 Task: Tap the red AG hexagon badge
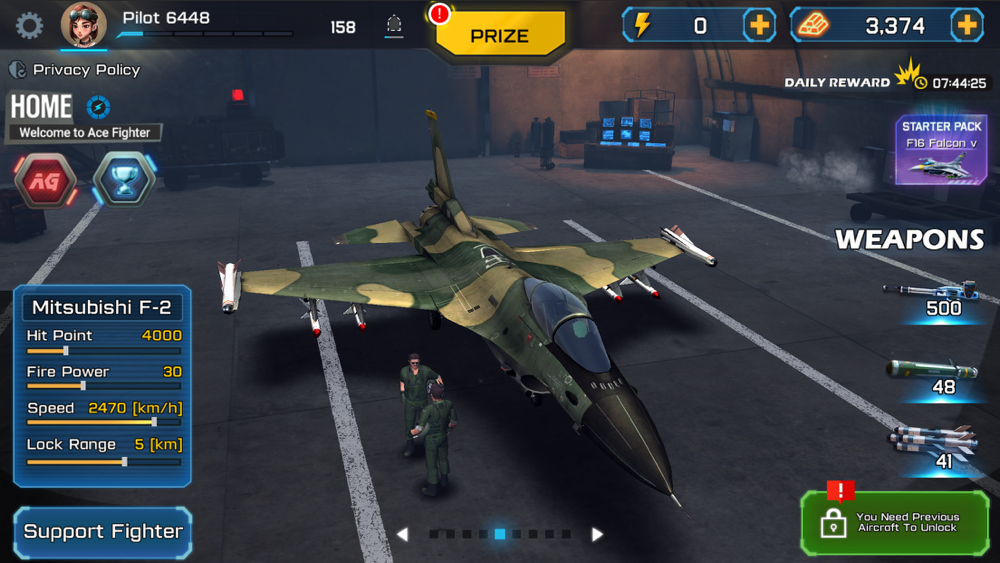[46, 181]
